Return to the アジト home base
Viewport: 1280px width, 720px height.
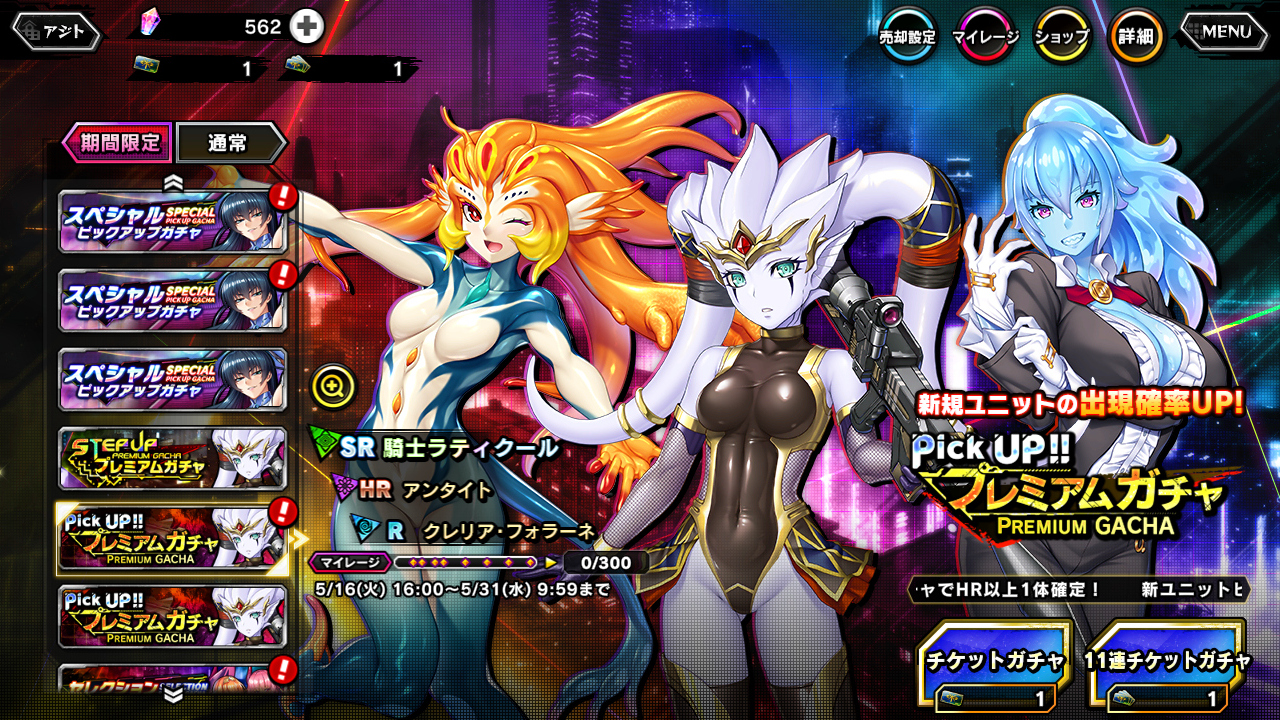click(x=56, y=31)
